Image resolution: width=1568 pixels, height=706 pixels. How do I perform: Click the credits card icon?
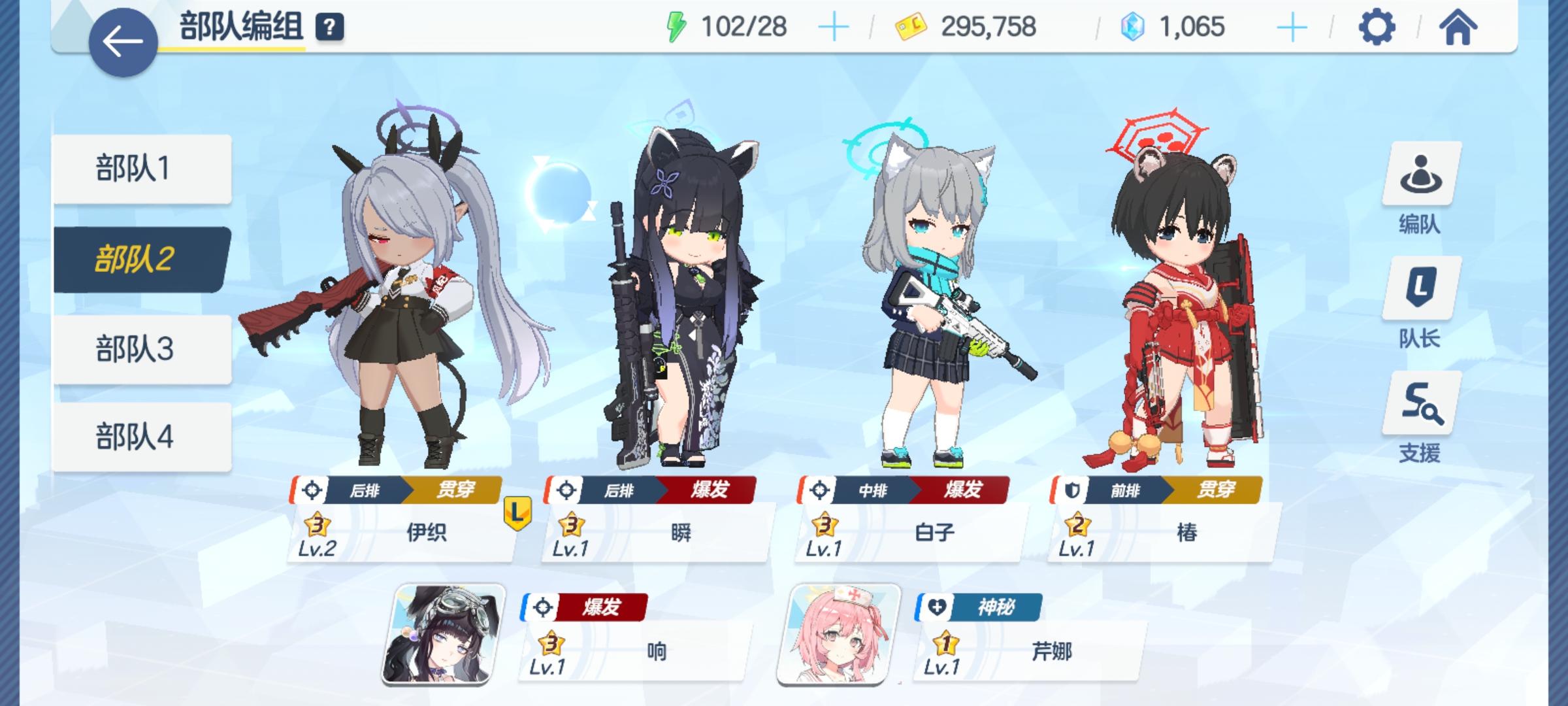[x=912, y=26]
